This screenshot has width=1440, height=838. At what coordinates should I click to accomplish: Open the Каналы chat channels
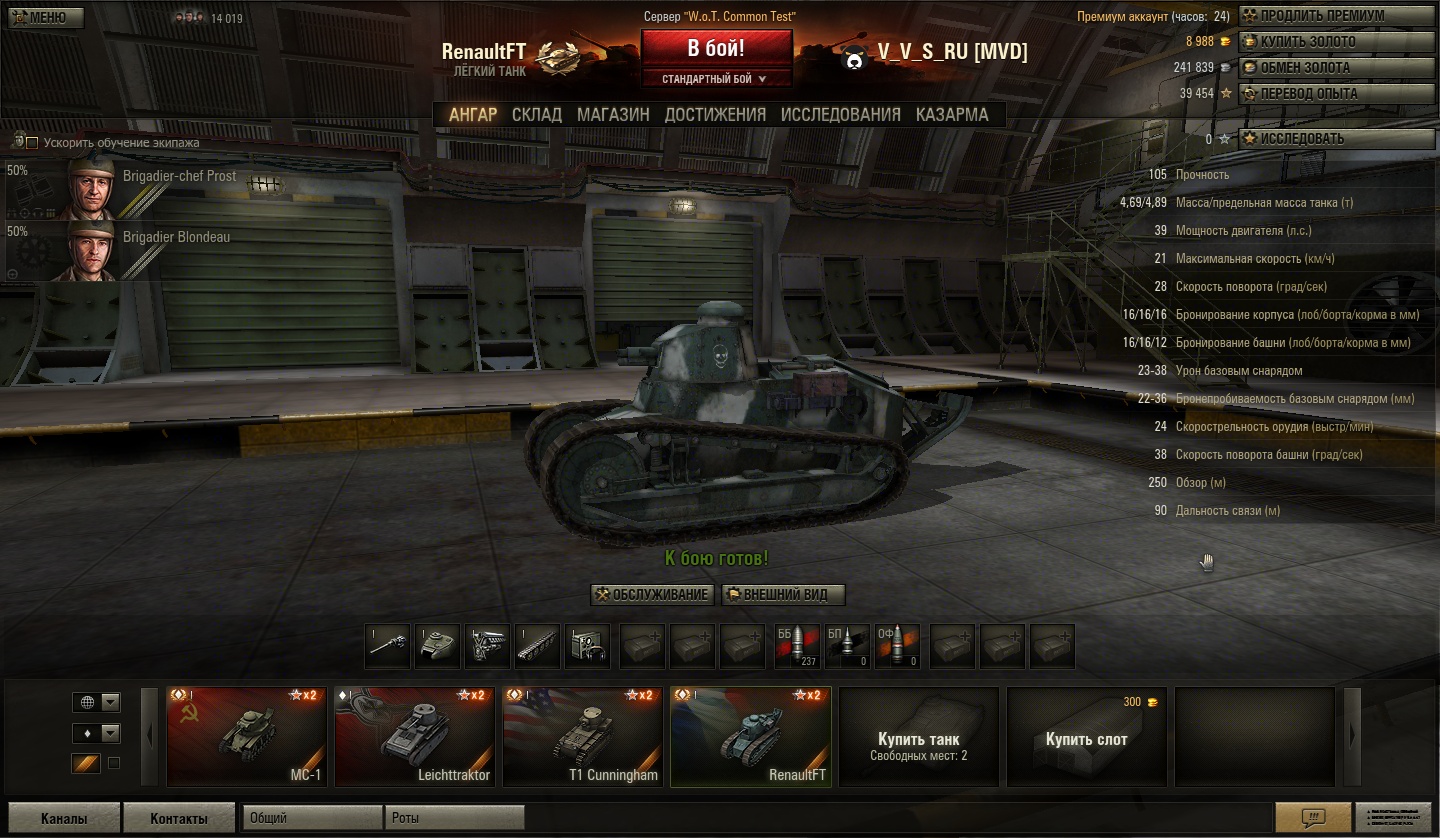[63, 818]
